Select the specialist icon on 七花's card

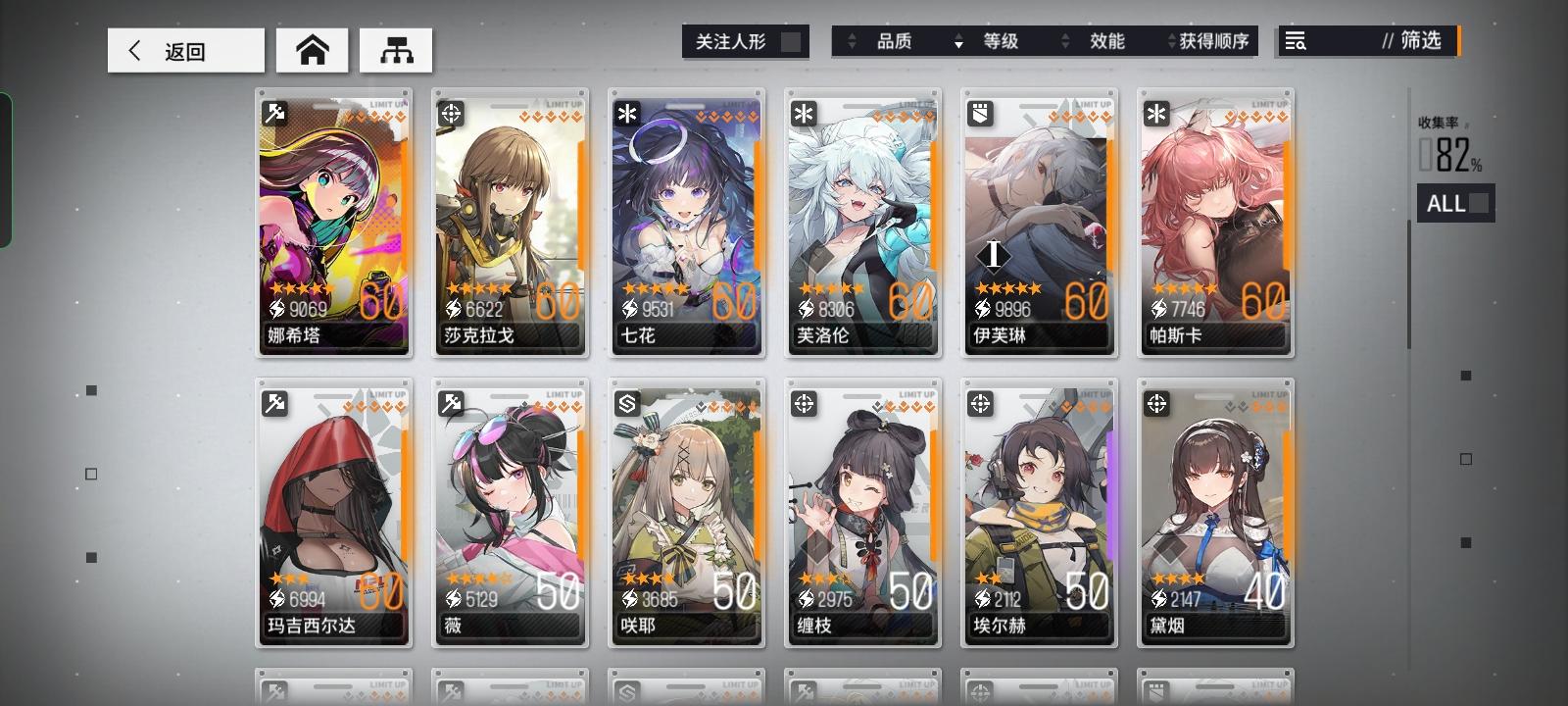pos(626,114)
